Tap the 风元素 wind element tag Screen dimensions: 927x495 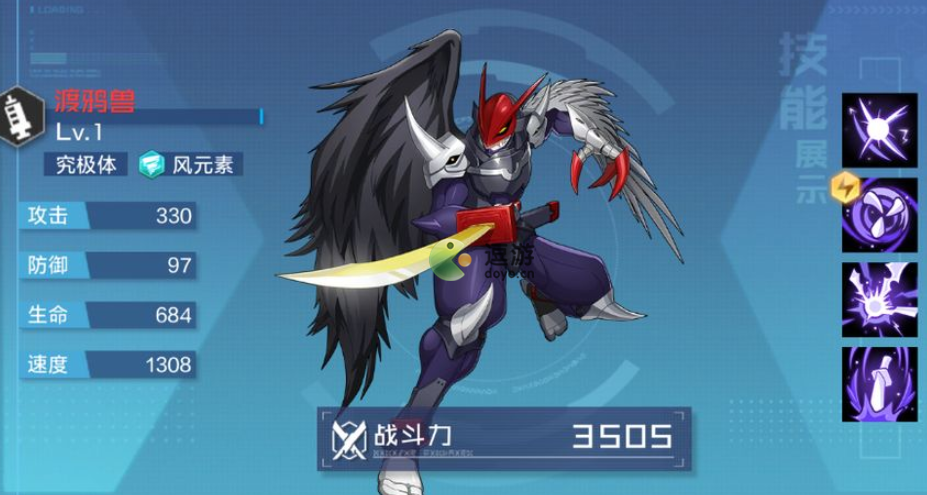pos(191,164)
